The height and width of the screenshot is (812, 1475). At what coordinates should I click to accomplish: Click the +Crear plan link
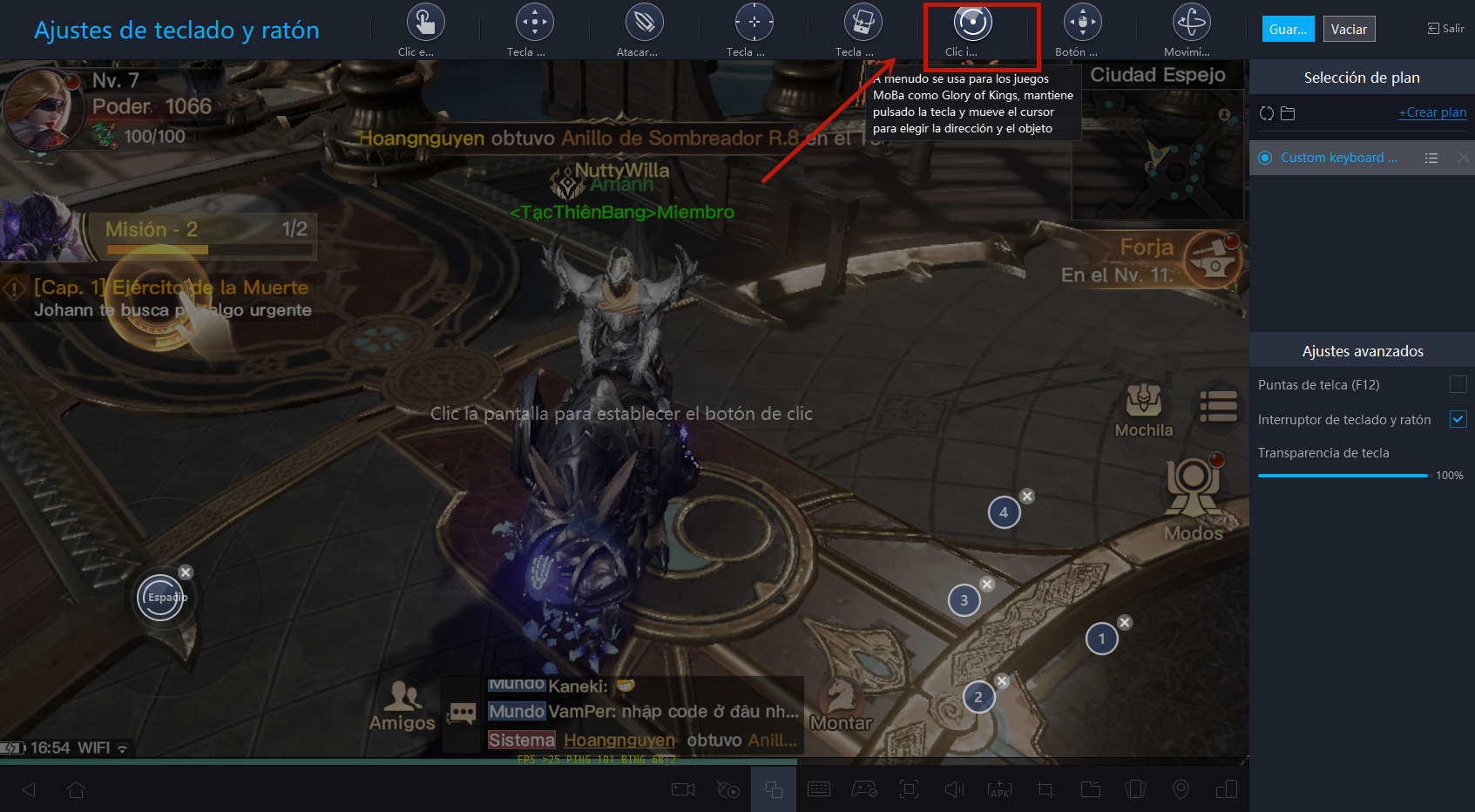coord(1432,112)
